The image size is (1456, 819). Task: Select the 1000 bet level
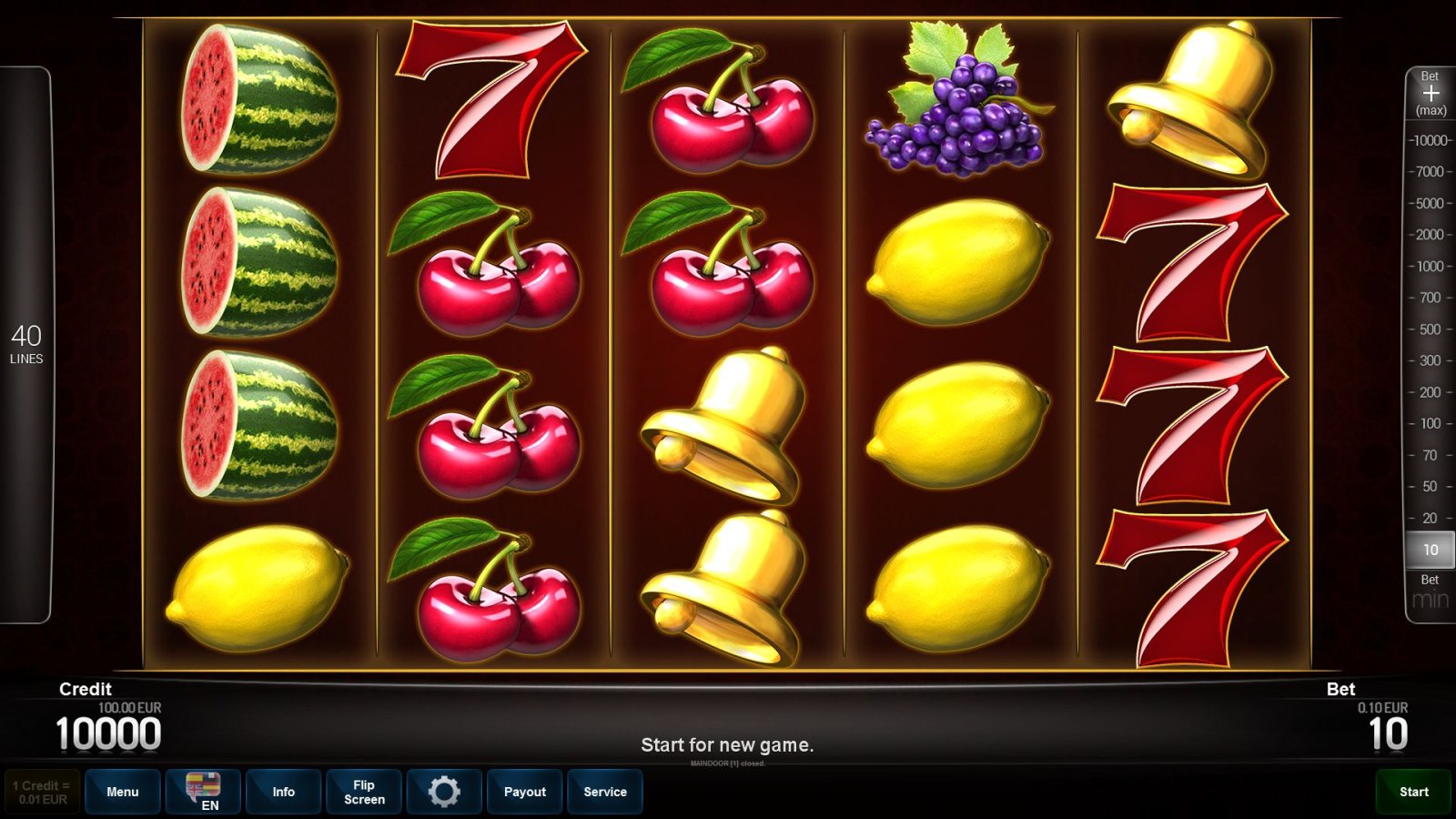pyautogui.click(x=1431, y=266)
